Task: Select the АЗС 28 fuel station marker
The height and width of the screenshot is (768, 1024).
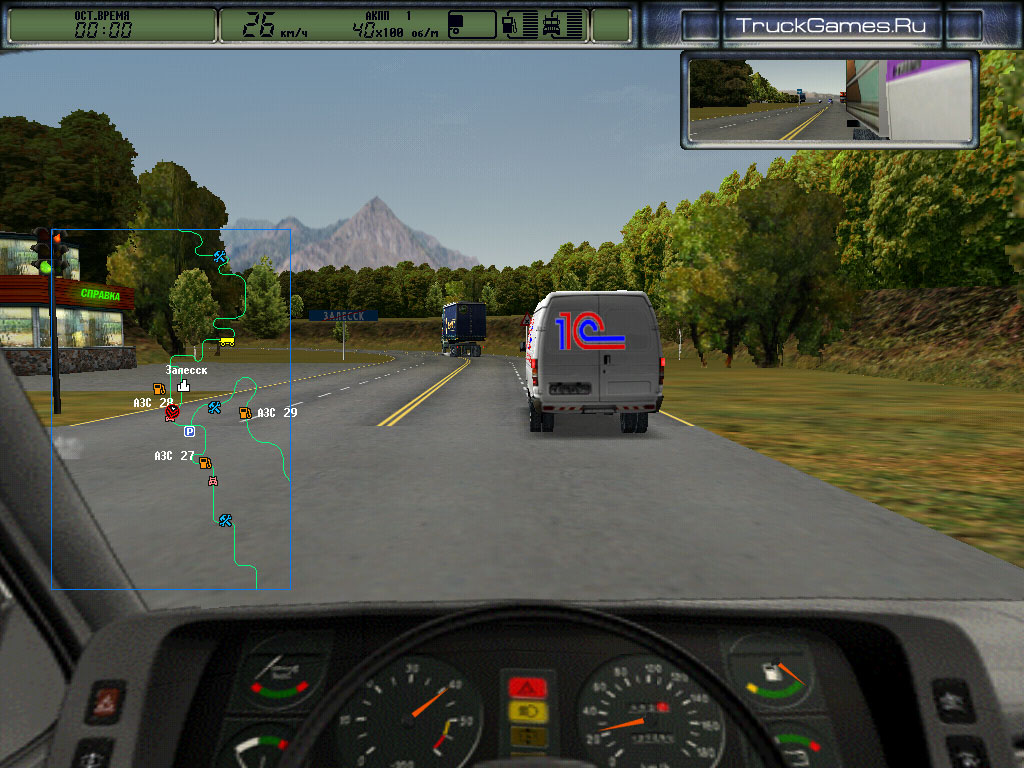Action: [158, 388]
